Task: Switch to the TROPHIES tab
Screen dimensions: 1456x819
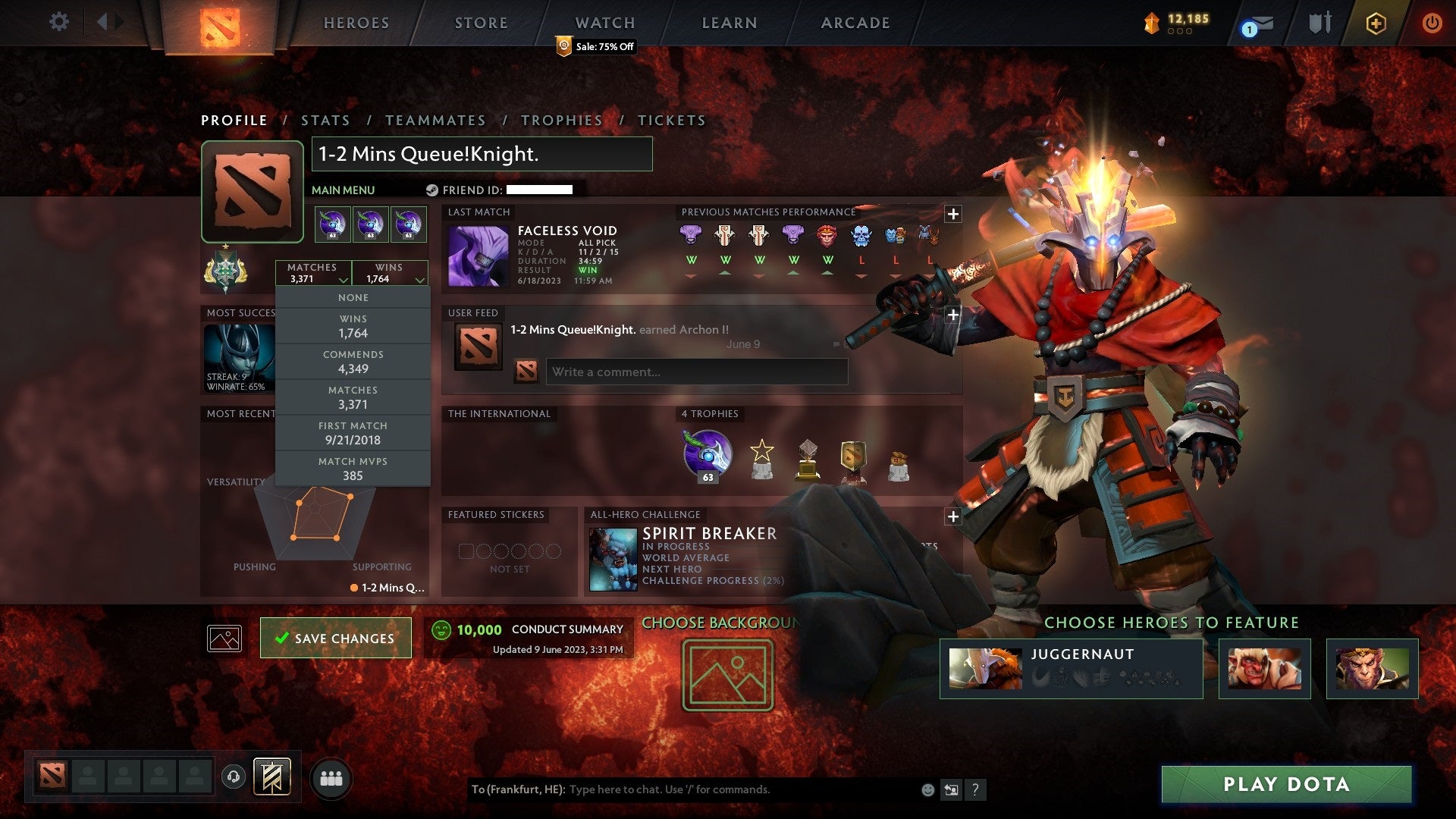Action: click(561, 120)
